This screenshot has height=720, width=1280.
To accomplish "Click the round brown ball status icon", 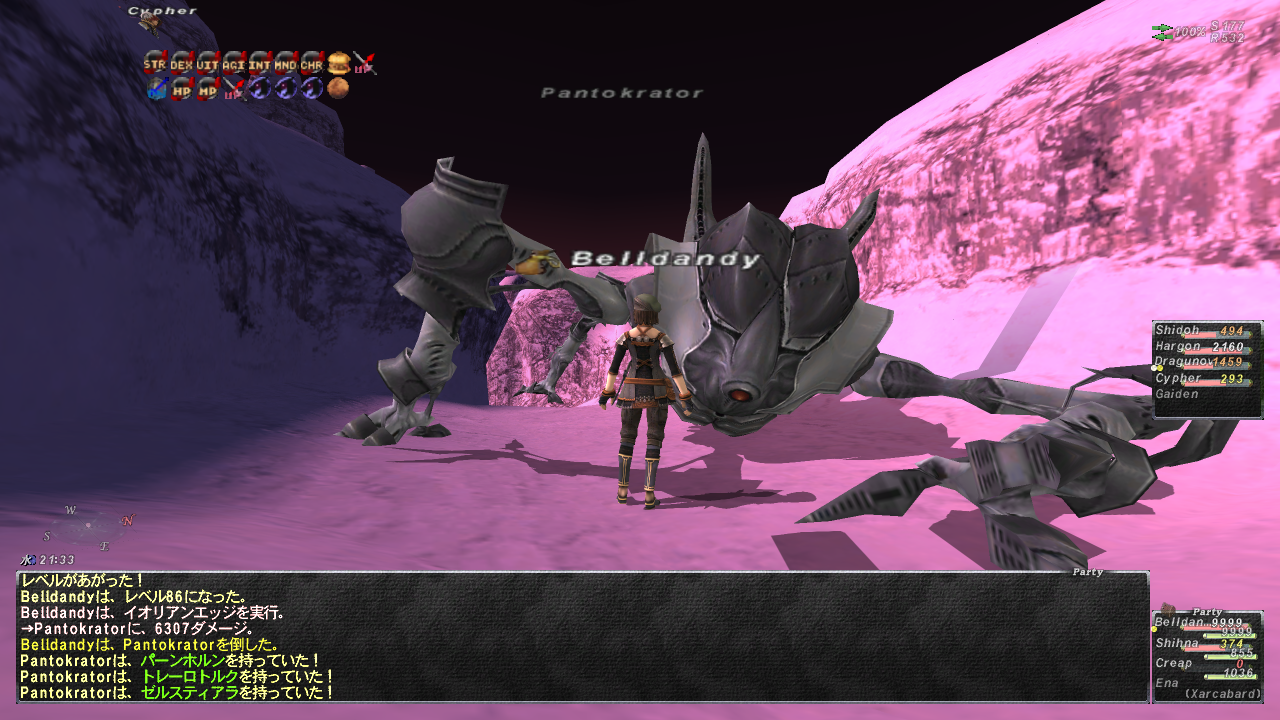I will (x=338, y=89).
